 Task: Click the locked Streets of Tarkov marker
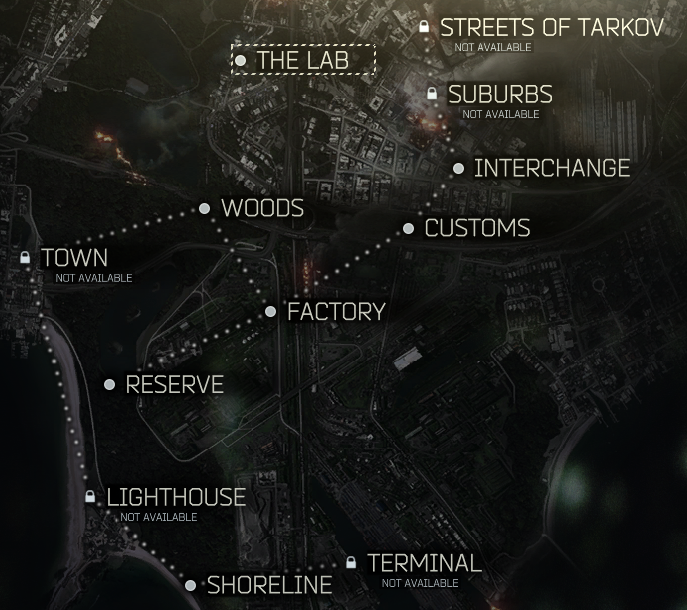(550, 27)
